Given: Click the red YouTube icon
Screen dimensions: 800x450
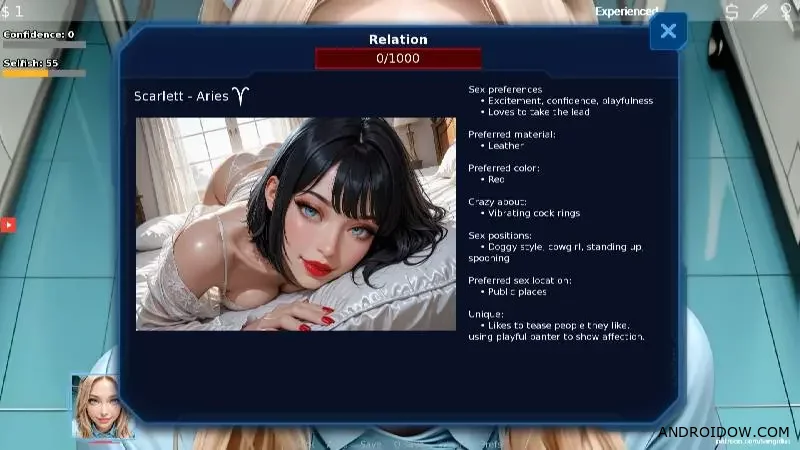Looking at the screenshot, I should pos(8,226).
